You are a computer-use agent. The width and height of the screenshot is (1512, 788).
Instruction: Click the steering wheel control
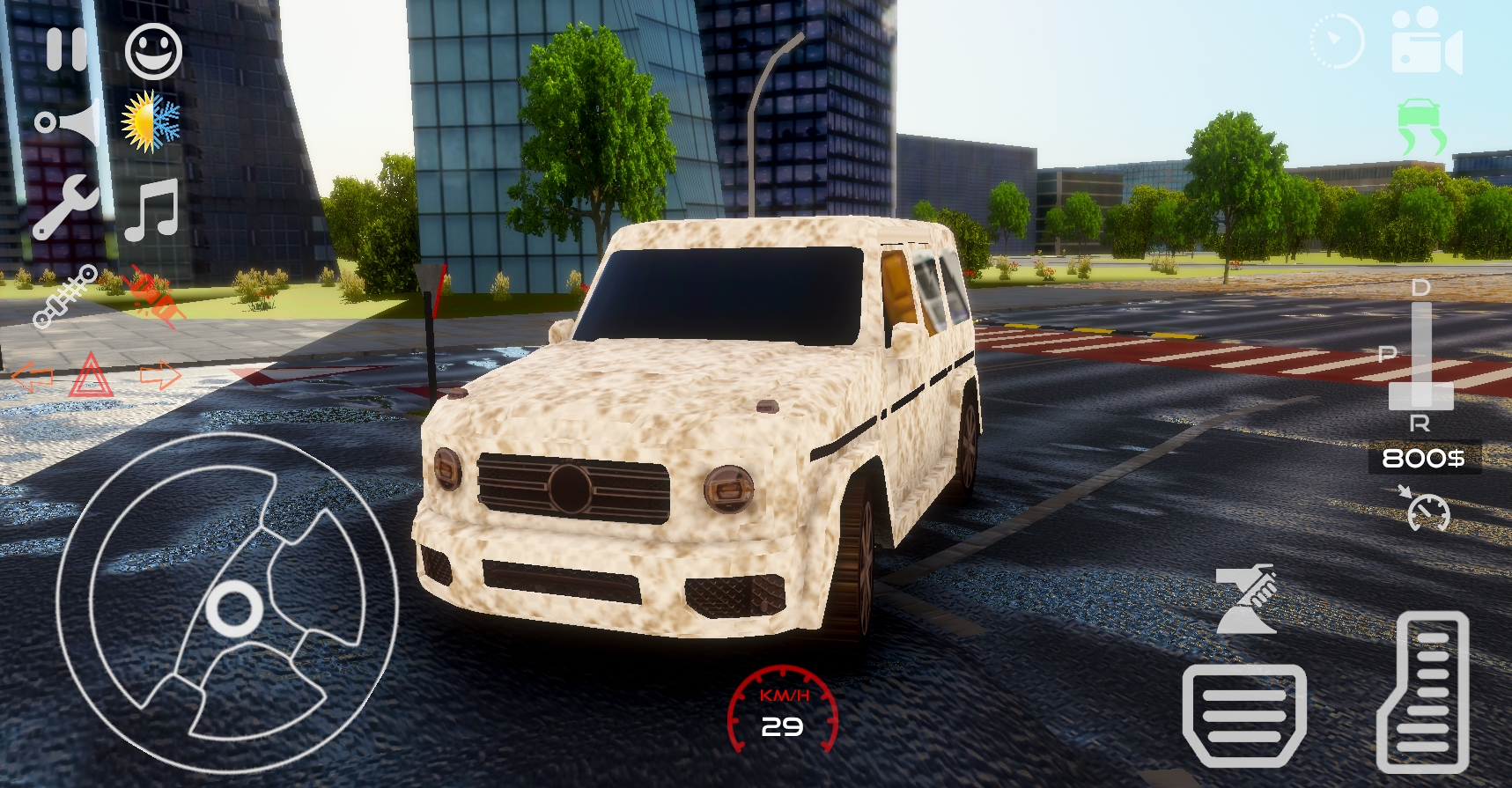tap(227, 604)
